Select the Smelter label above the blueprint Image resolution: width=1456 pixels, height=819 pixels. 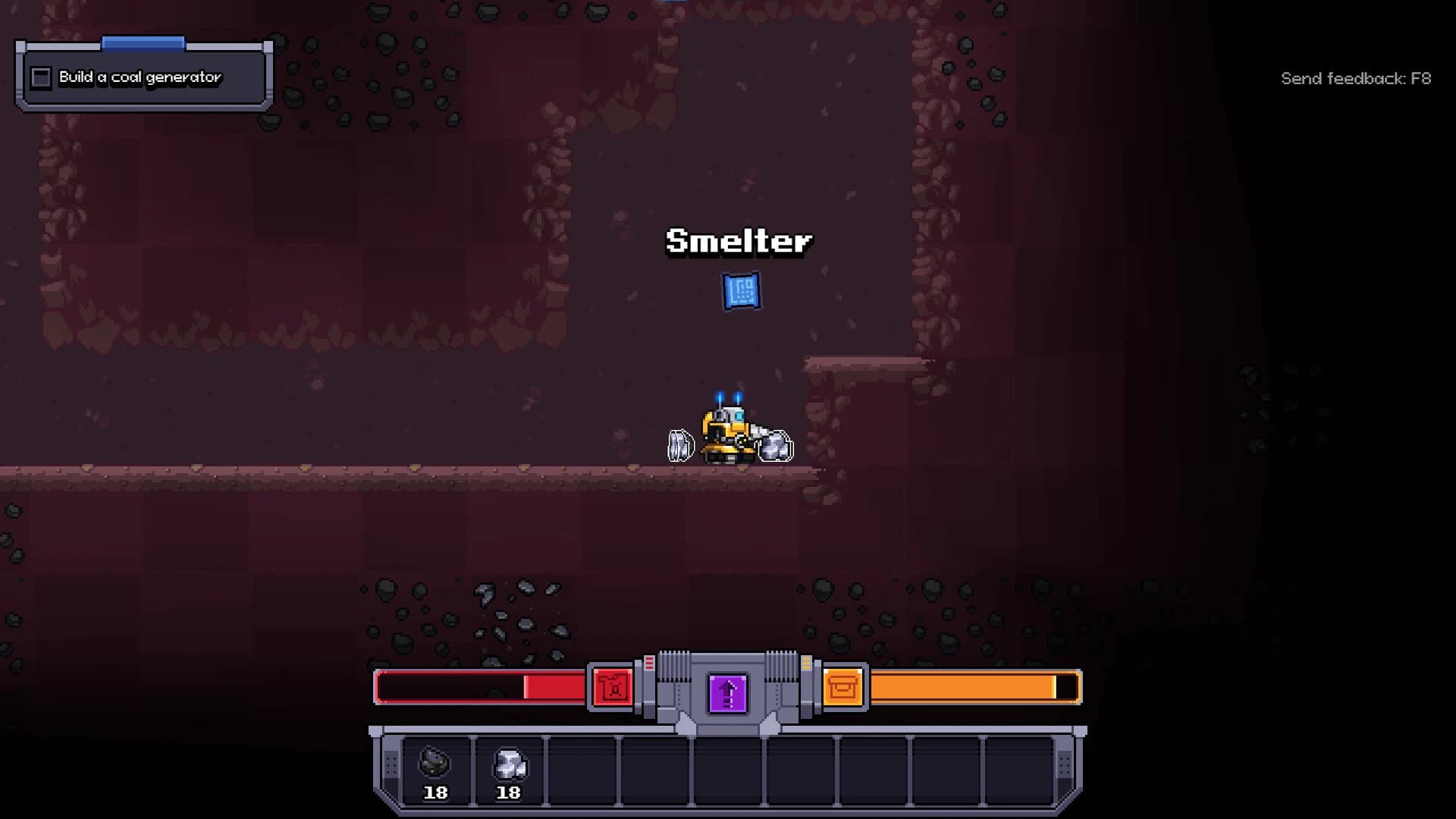point(738,242)
